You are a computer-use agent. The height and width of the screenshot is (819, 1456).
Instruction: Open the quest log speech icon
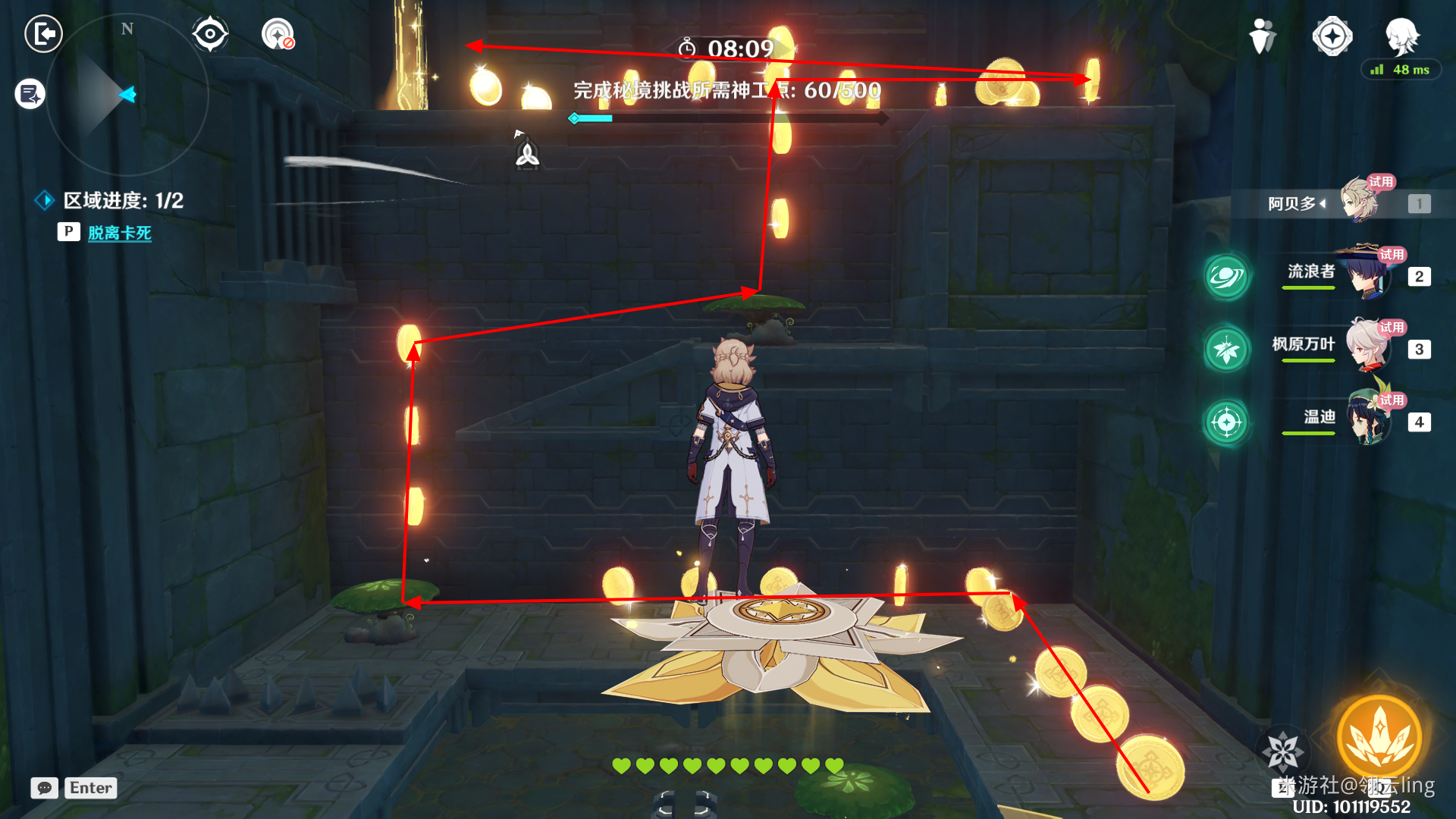(x=30, y=94)
